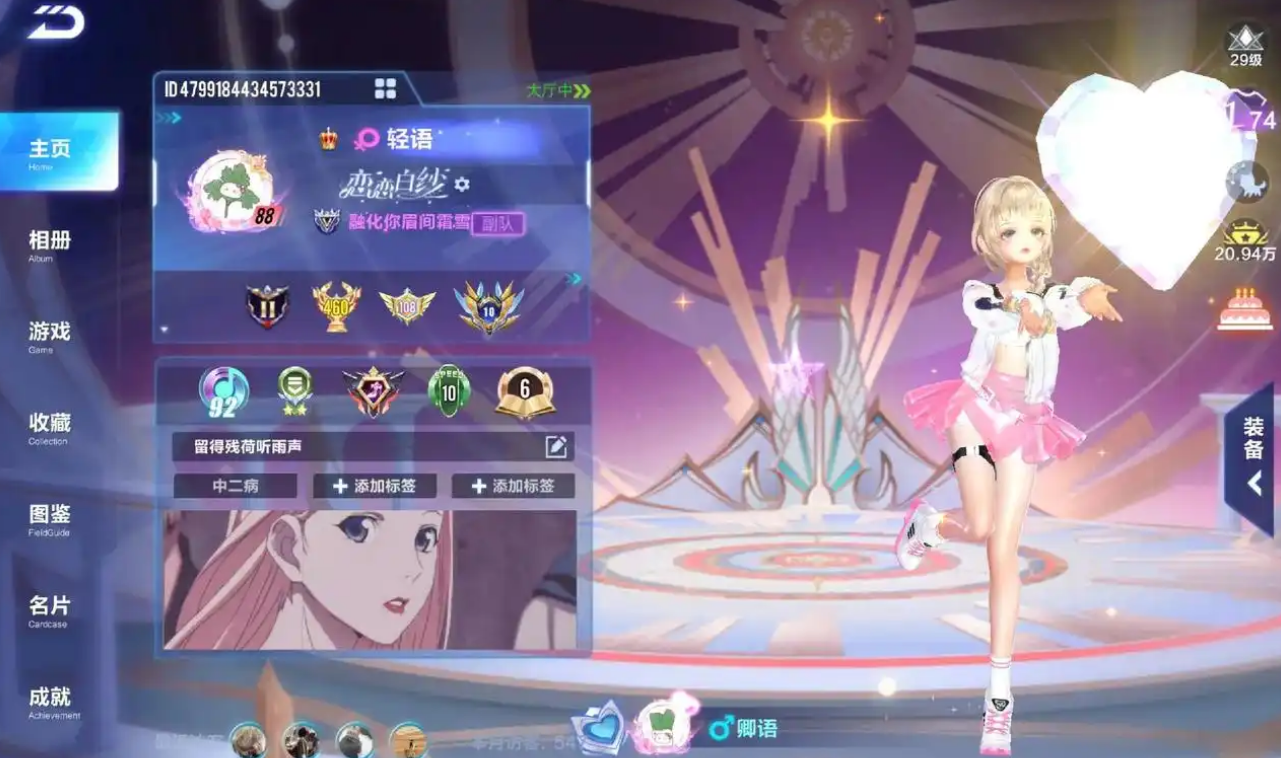Click the QR code icon beside the ID
Screen dimensions: 1281x758
(x=385, y=89)
